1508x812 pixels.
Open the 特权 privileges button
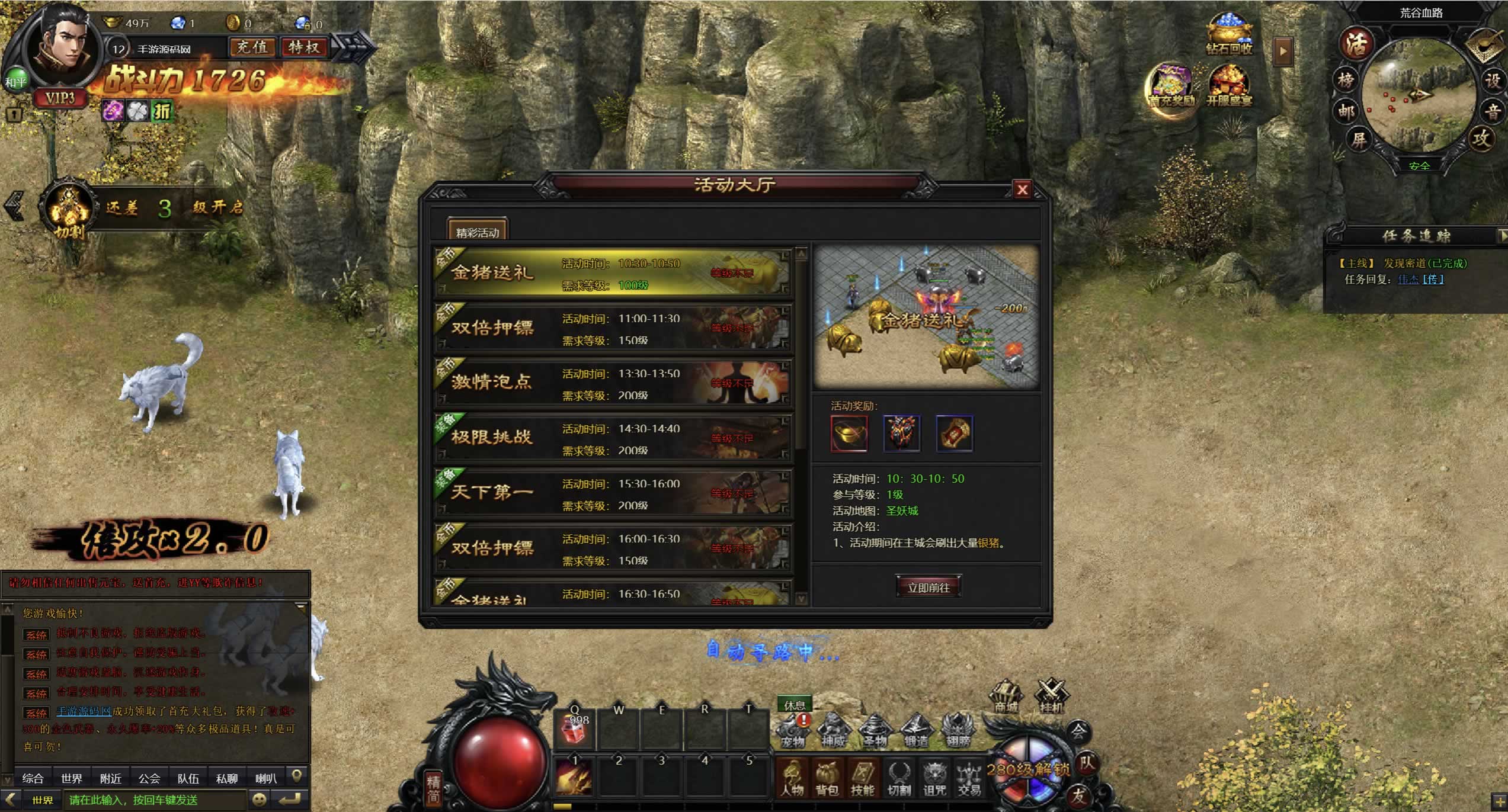click(x=304, y=47)
